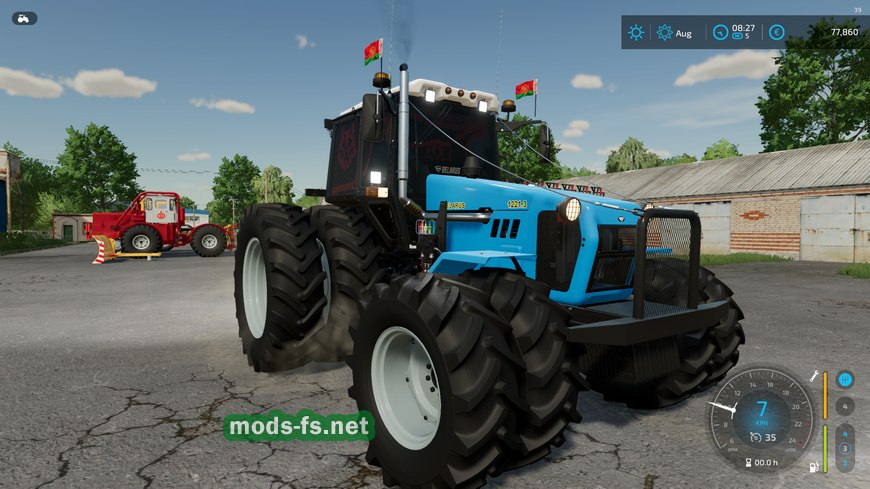Viewport: 870px width, 489px height.
Task: Open the sunny weather forecast icon
Action: (636, 32)
